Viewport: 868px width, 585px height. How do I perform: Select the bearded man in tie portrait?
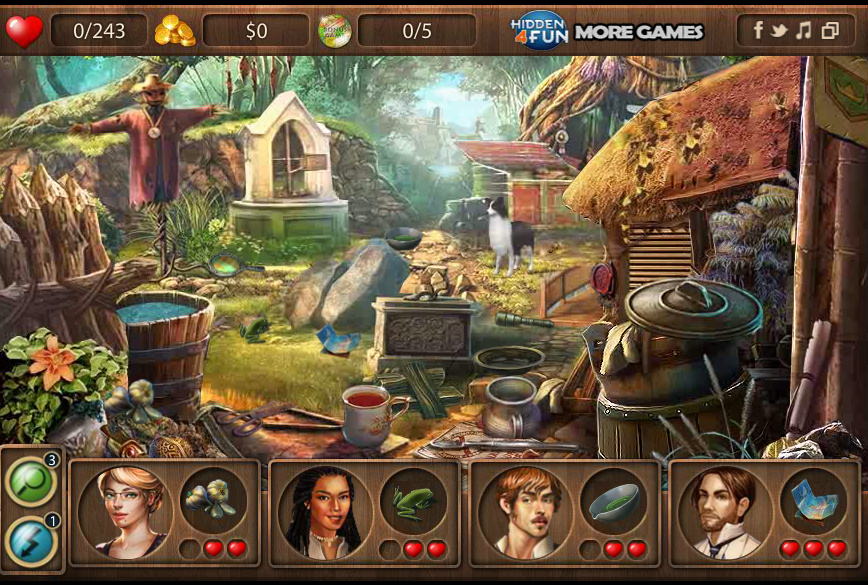(x=725, y=512)
